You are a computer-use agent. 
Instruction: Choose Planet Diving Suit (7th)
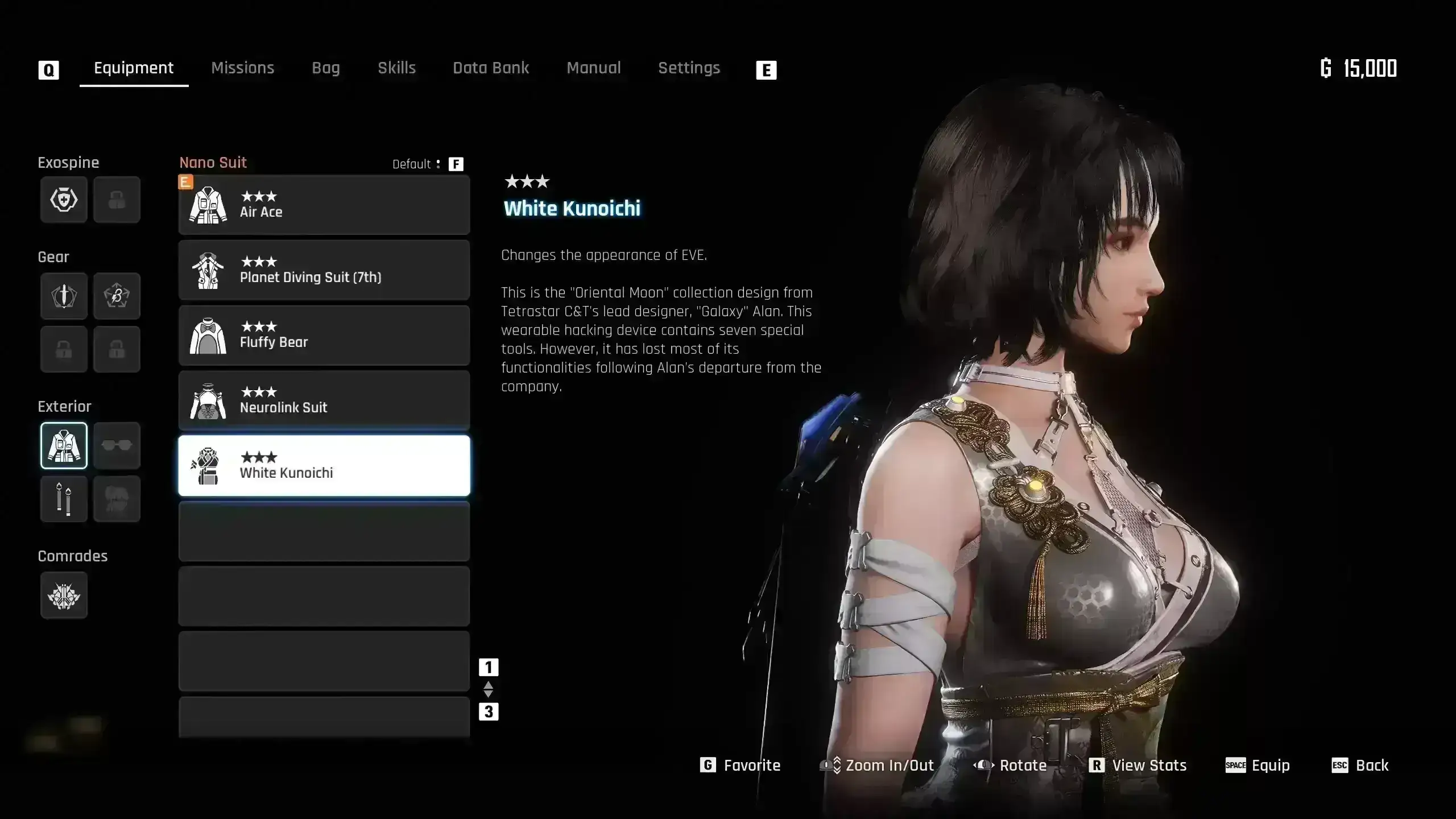tap(324, 270)
